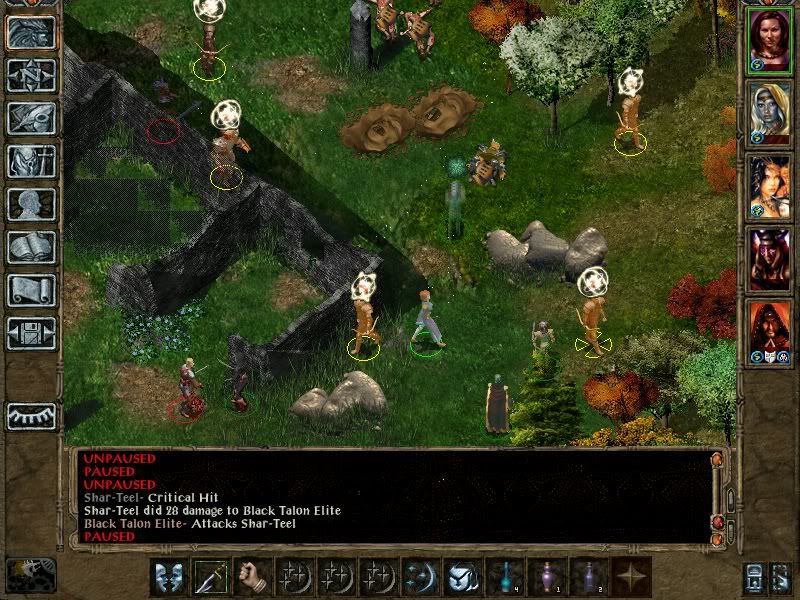This screenshot has width=800, height=600.
Task: Open game options with the floppy disk button
Action: 31,333
